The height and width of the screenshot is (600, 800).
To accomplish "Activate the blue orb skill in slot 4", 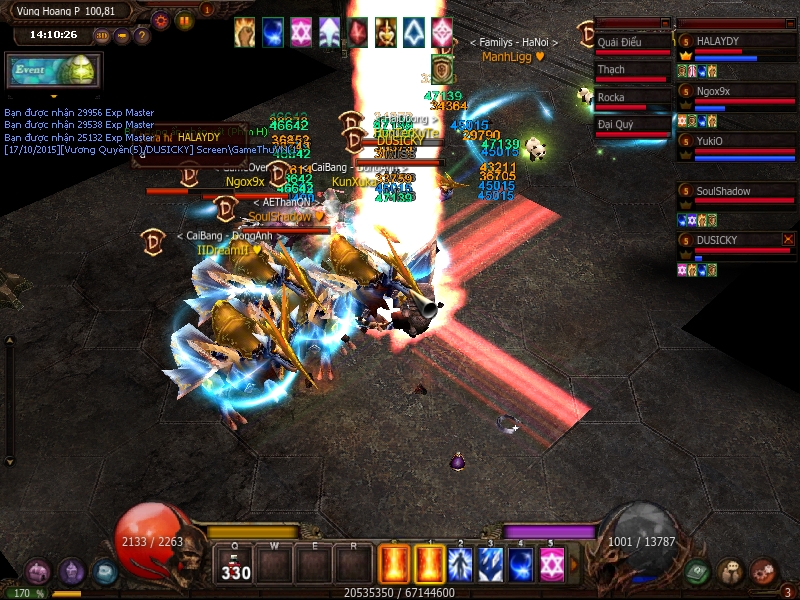I will tap(521, 563).
